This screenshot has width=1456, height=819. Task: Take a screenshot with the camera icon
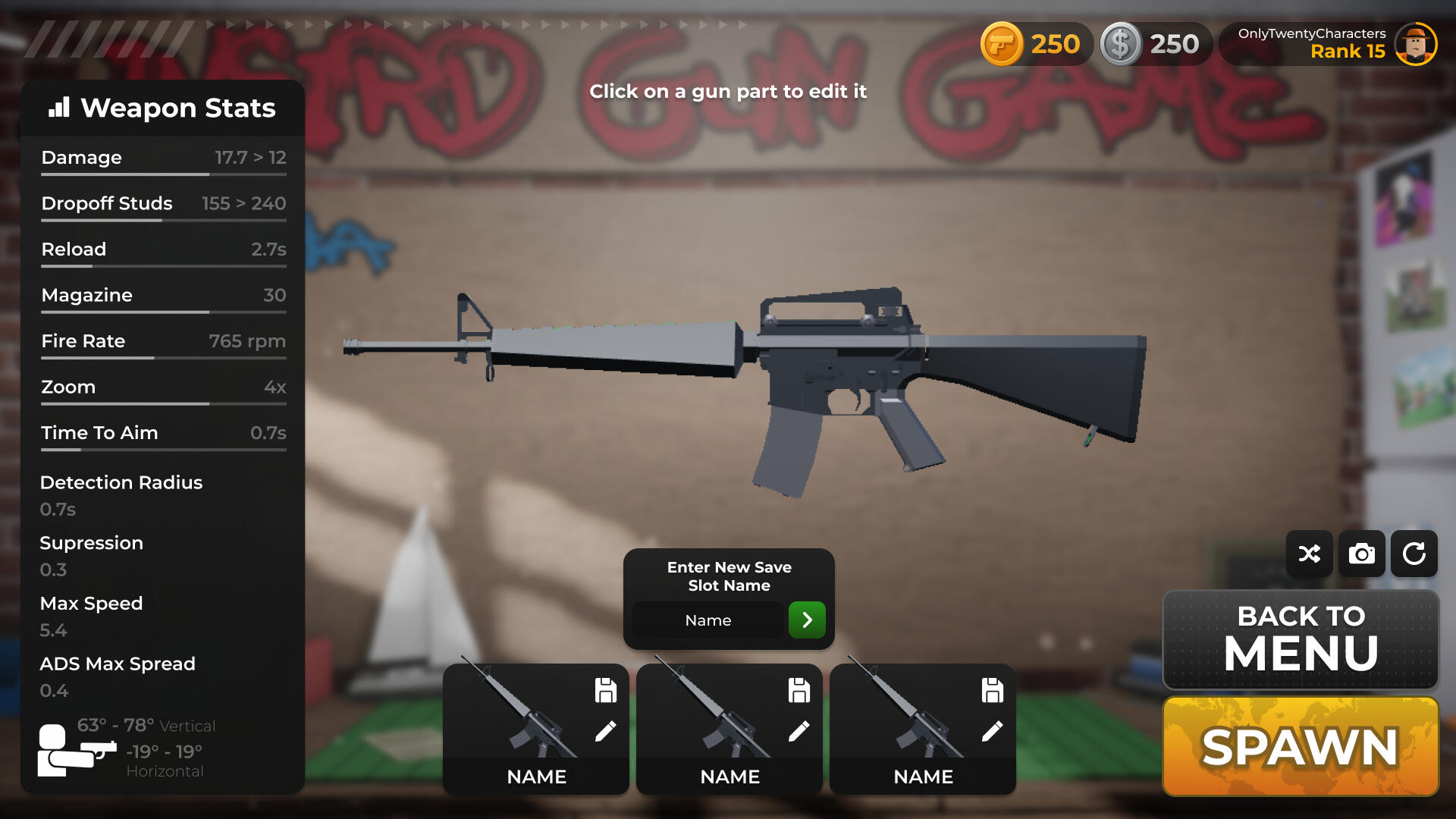[1361, 554]
